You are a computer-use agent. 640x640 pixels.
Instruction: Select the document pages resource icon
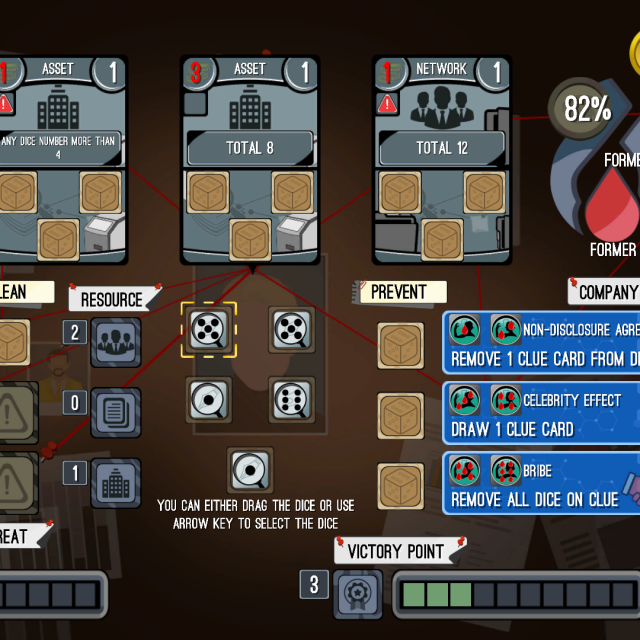116,413
